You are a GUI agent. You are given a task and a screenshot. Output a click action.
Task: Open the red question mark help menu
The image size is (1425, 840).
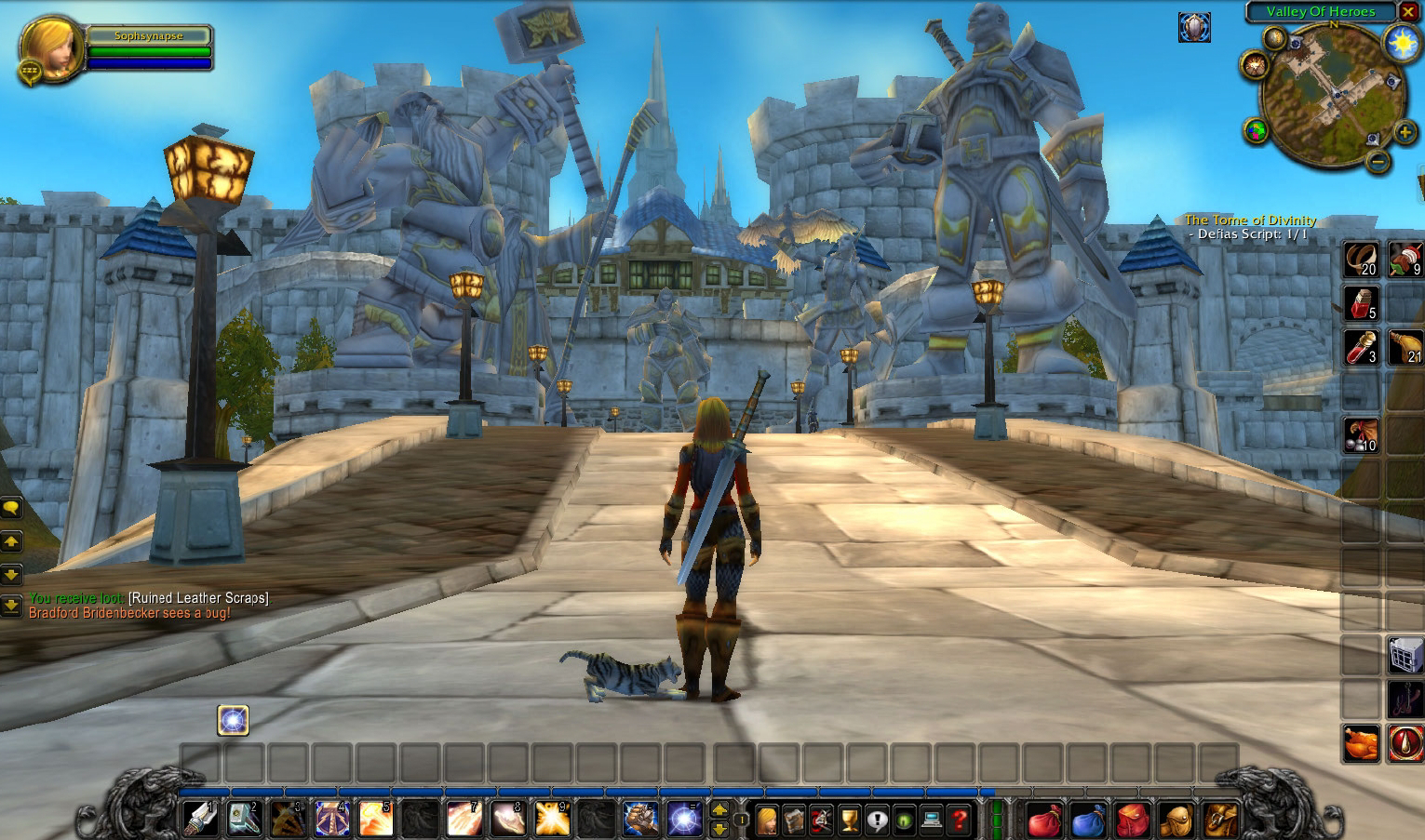click(960, 820)
